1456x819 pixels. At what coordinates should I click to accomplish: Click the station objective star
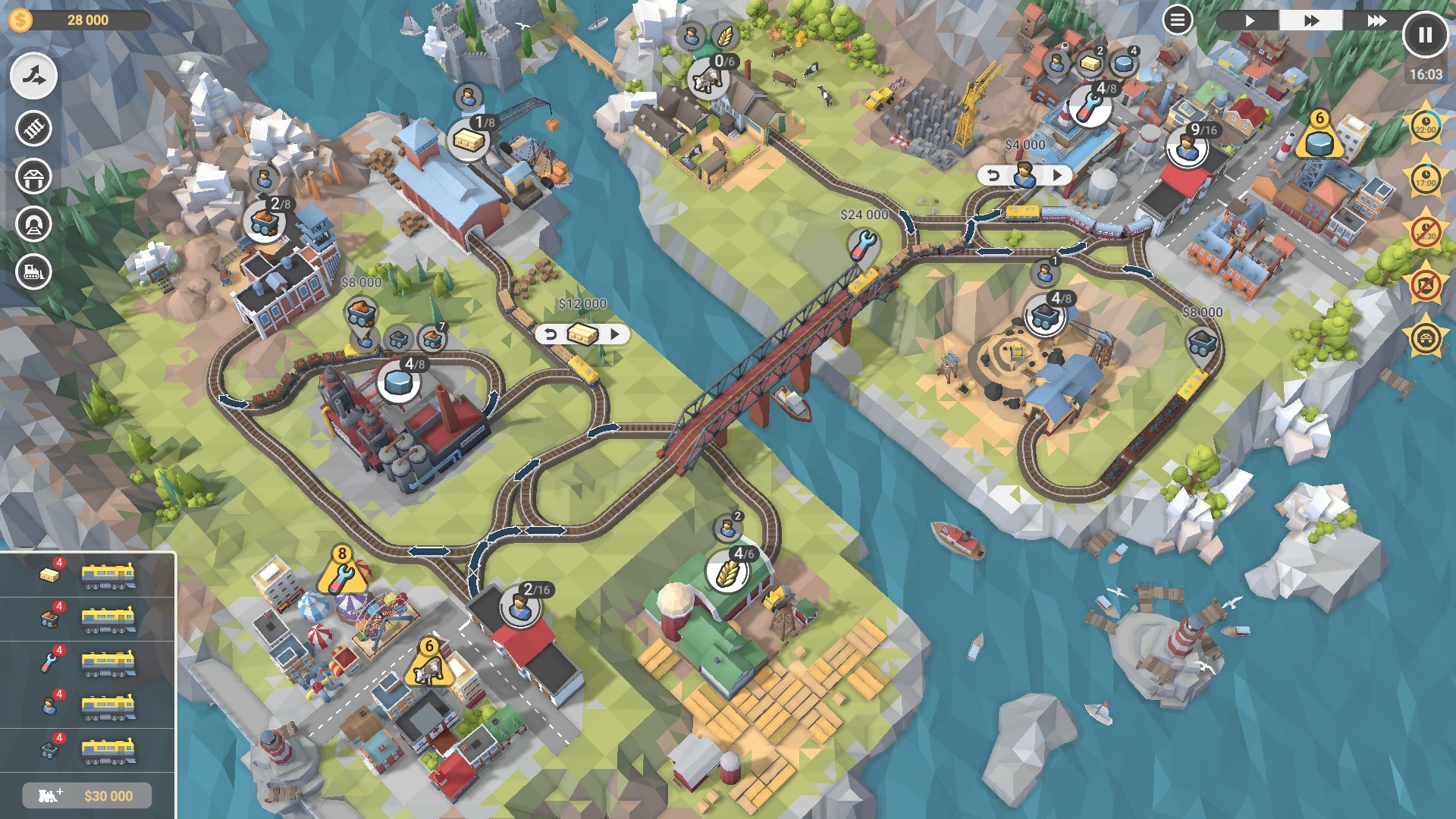[1426, 338]
